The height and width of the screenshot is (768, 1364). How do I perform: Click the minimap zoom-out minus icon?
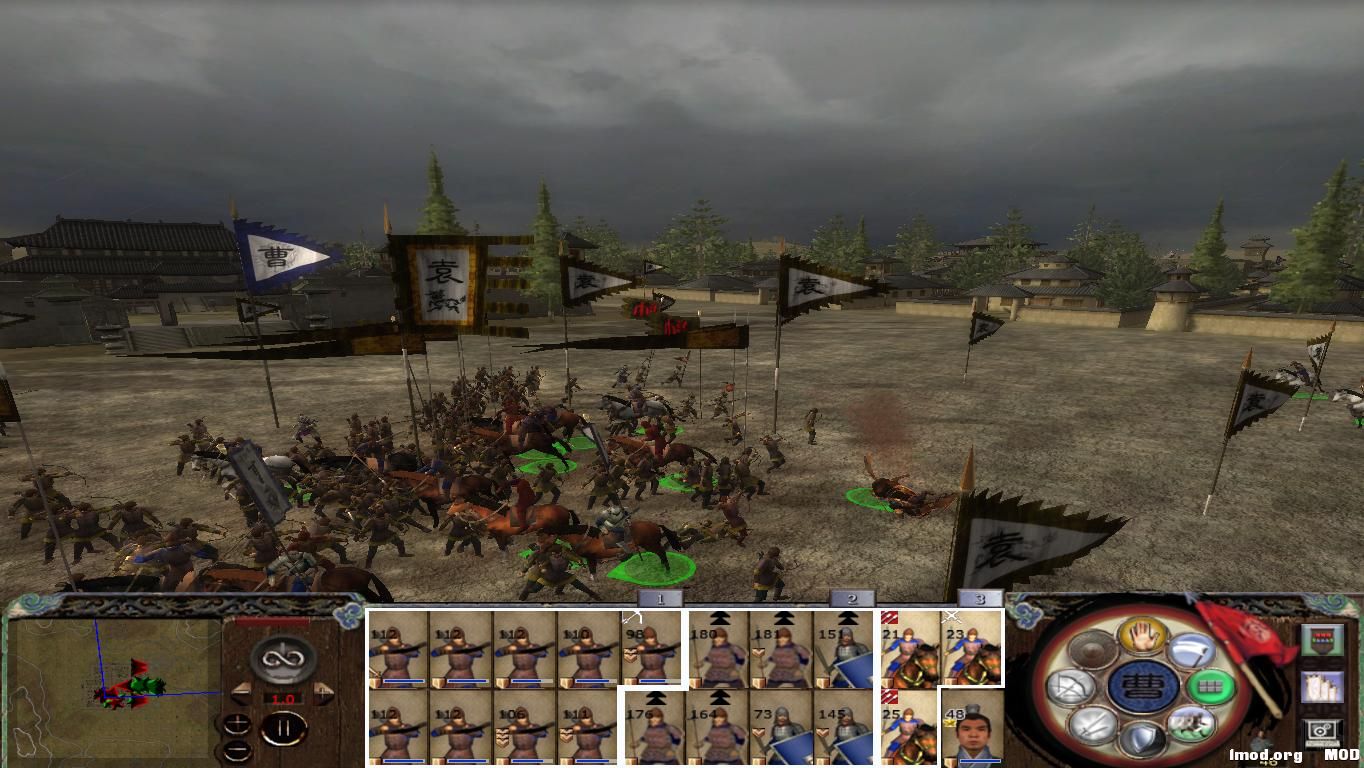tap(238, 750)
